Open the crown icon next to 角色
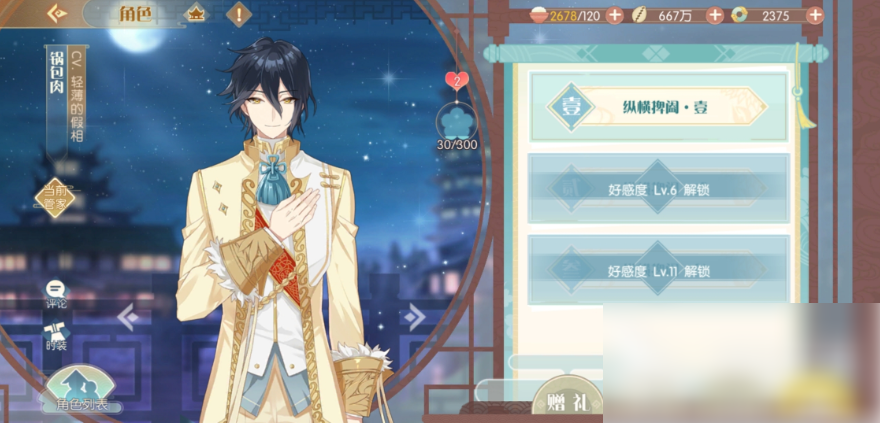Image resolution: width=880 pixels, height=423 pixels. pos(194,15)
